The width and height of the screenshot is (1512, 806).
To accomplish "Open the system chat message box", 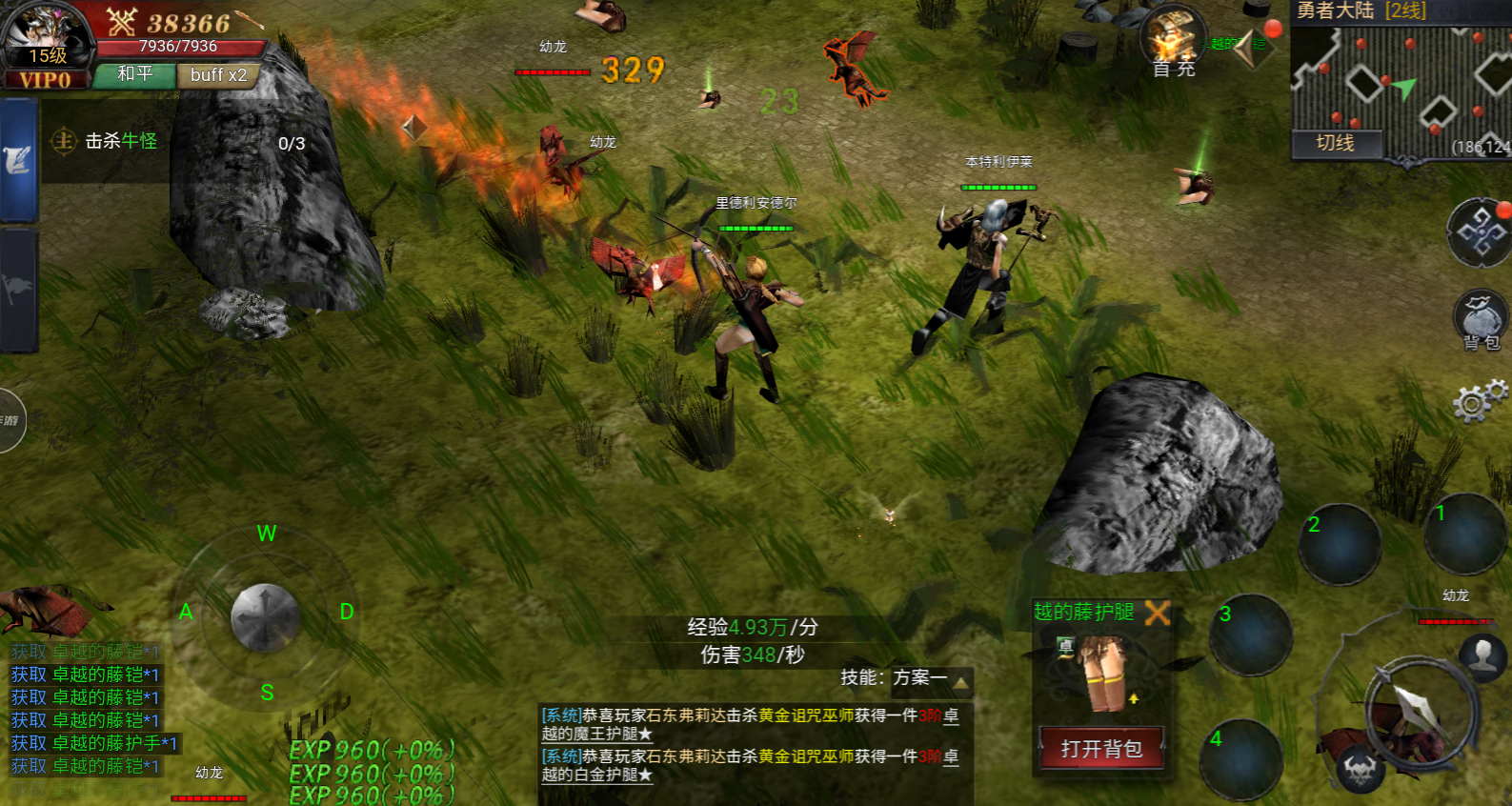I will coord(751,745).
